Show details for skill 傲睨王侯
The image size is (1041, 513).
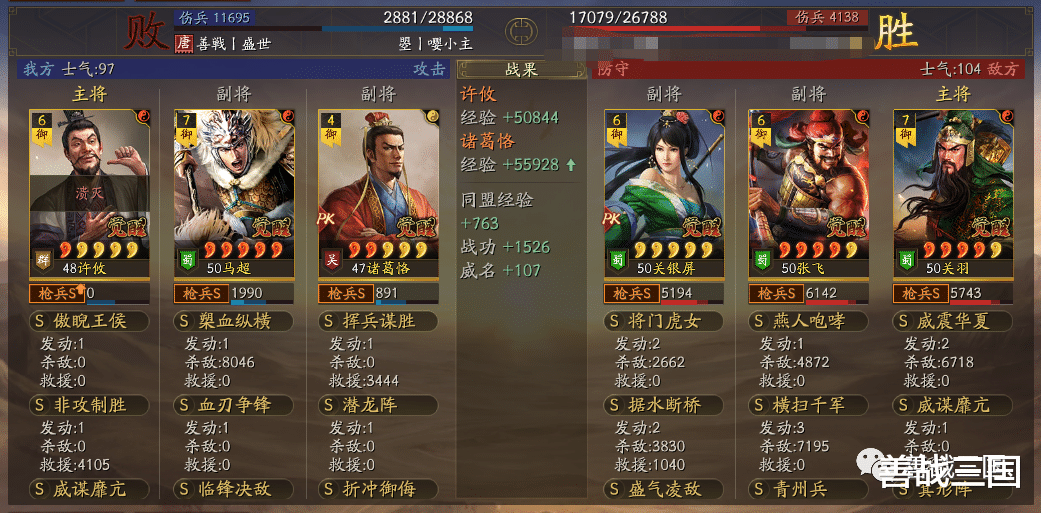[89, 322]
